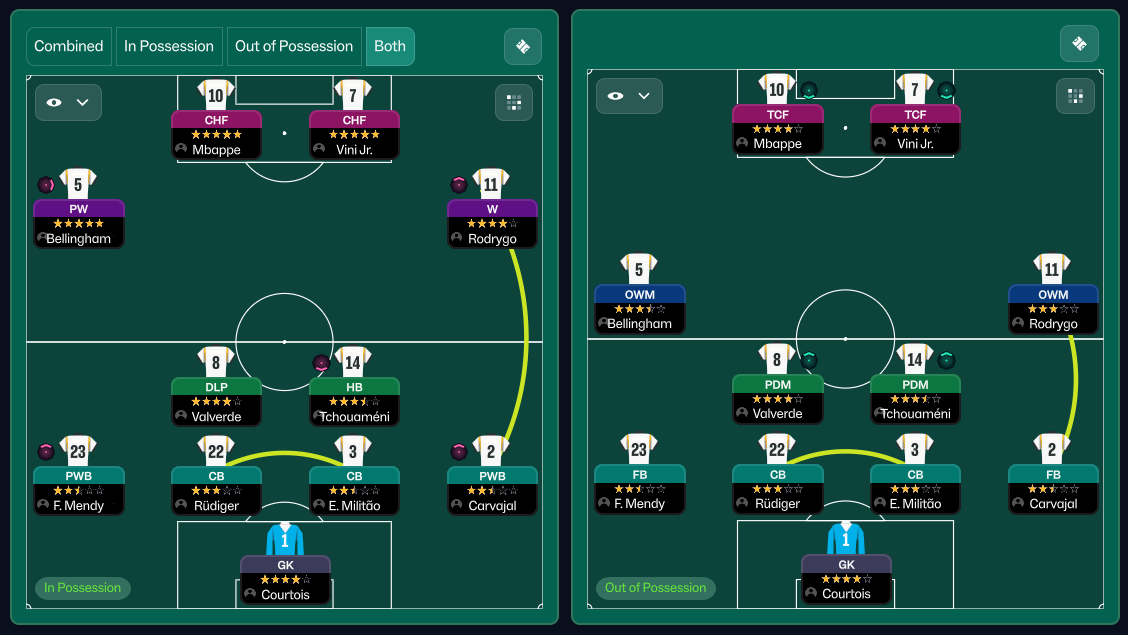Image resolution: width=1128 pixels, height=635 pixels.
Task: Select Rodrygo's OWM card on the right pitch
Action: pos(1053,309)
